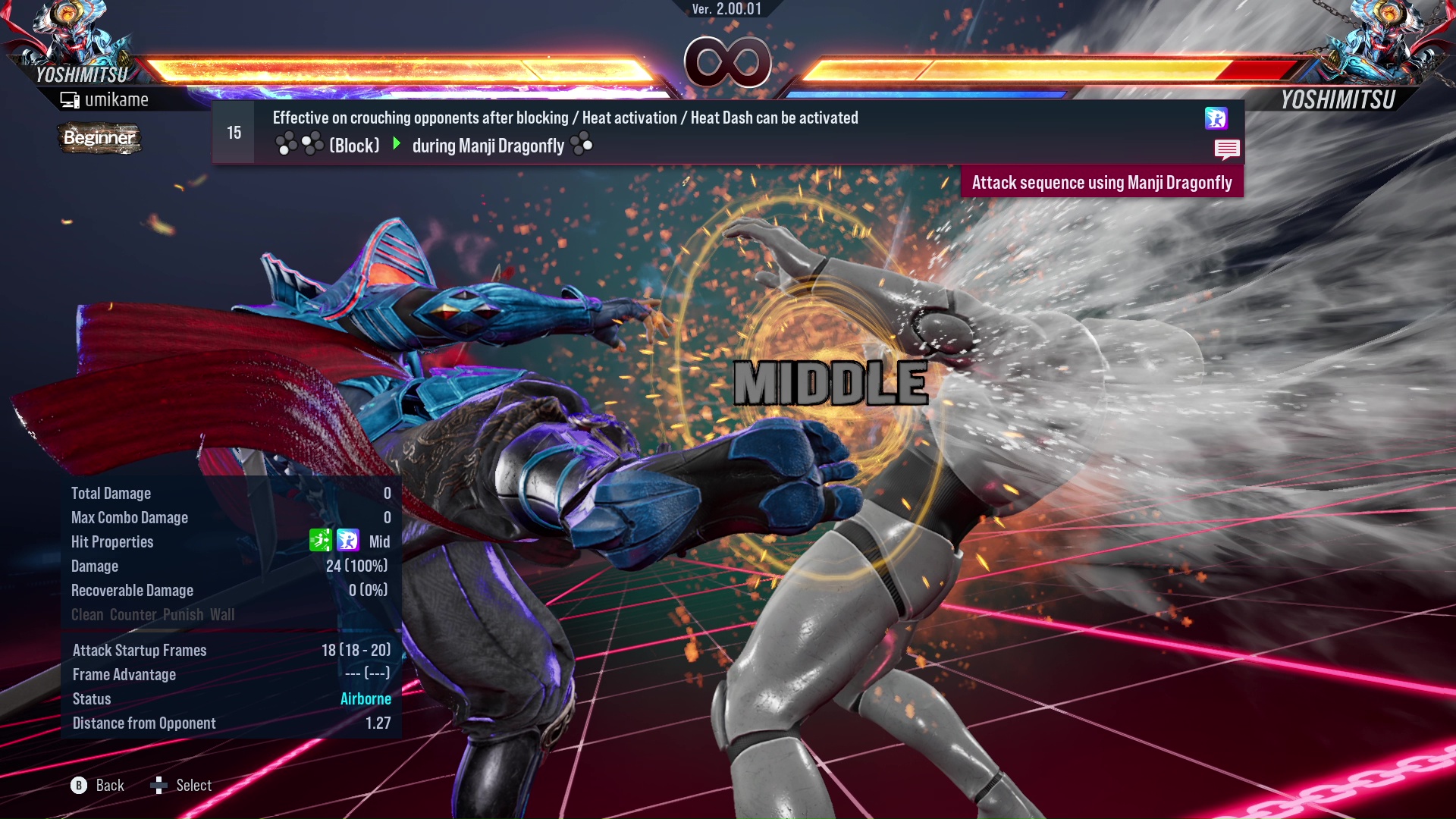Expand the Attack sequence using Manji Dragonfly banner

tap(1101, 182)
